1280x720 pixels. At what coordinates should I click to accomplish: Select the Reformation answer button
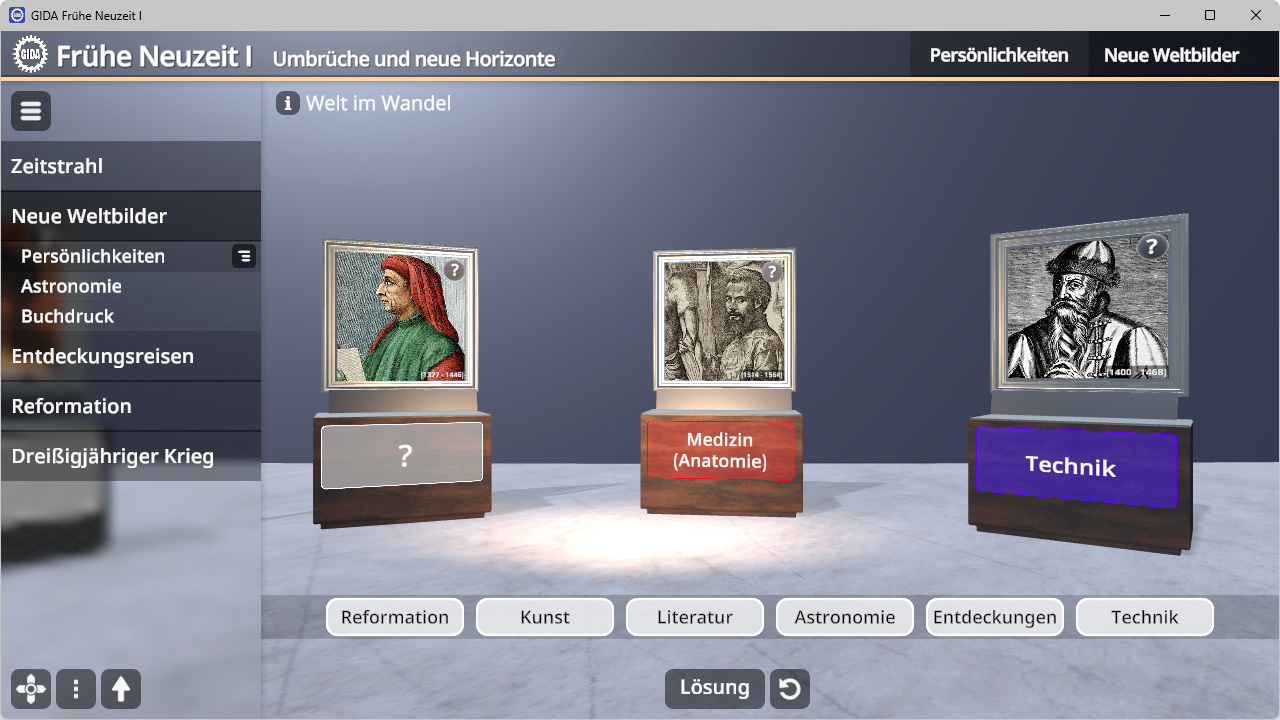pyautogui.click(x=395, y=617)
